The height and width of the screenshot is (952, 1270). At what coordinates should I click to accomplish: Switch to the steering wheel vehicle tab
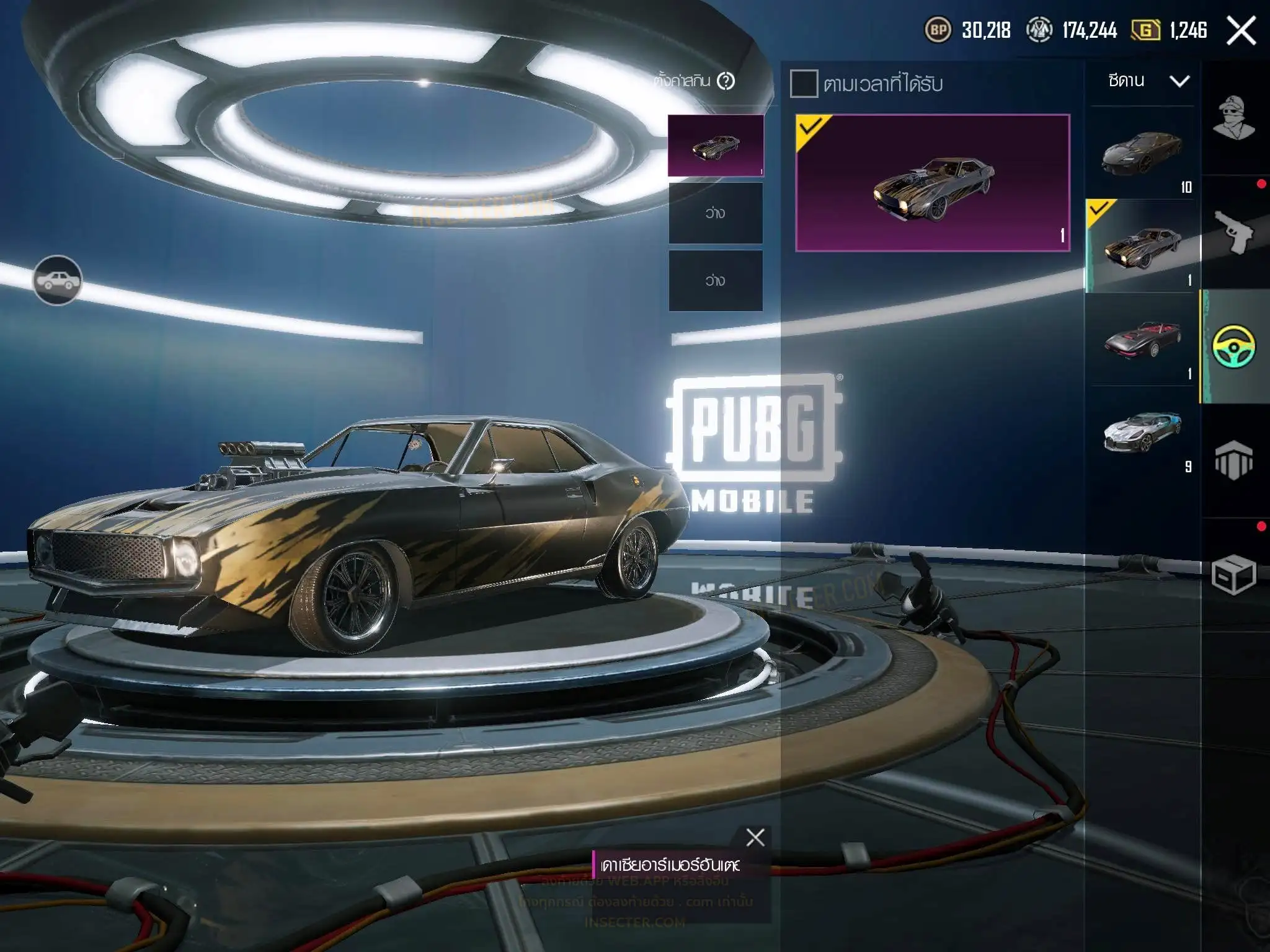pos(1233,346)
